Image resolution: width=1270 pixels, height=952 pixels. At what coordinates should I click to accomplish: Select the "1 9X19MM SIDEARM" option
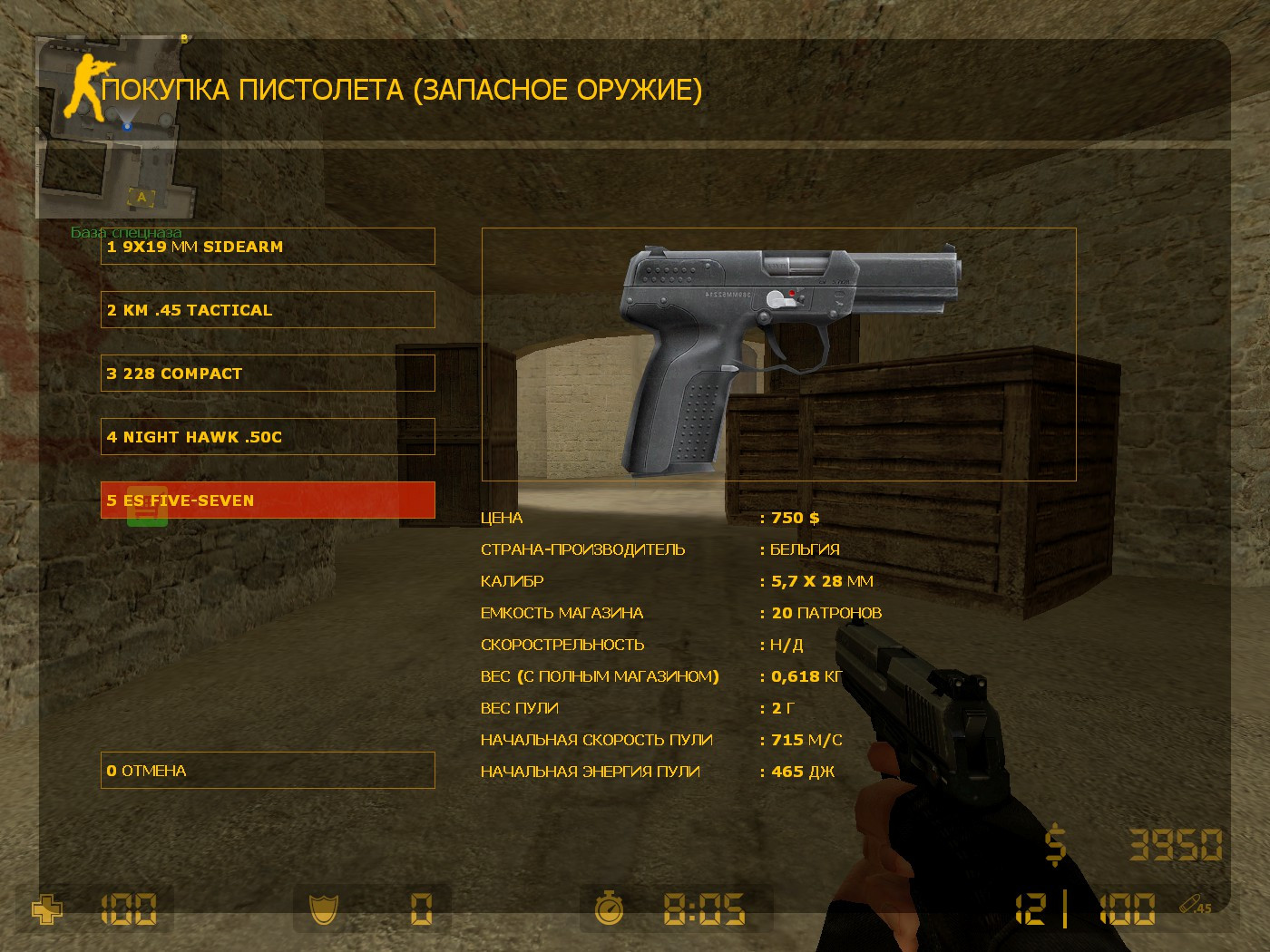click(268, 246)
